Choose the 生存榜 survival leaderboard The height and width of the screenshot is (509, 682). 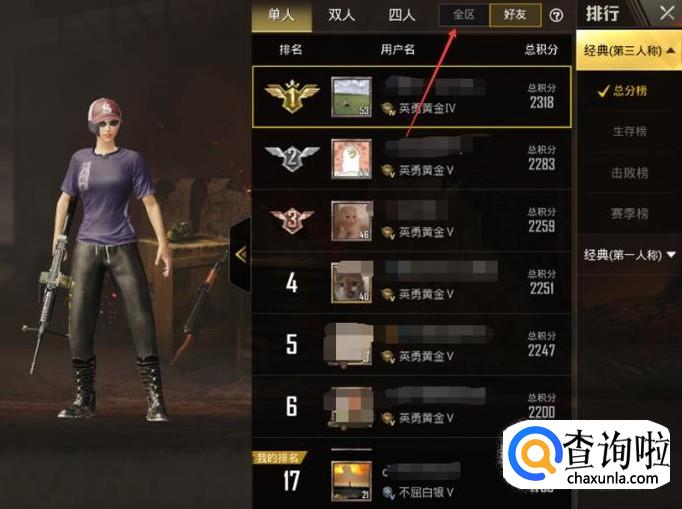(x=629, y=132)
